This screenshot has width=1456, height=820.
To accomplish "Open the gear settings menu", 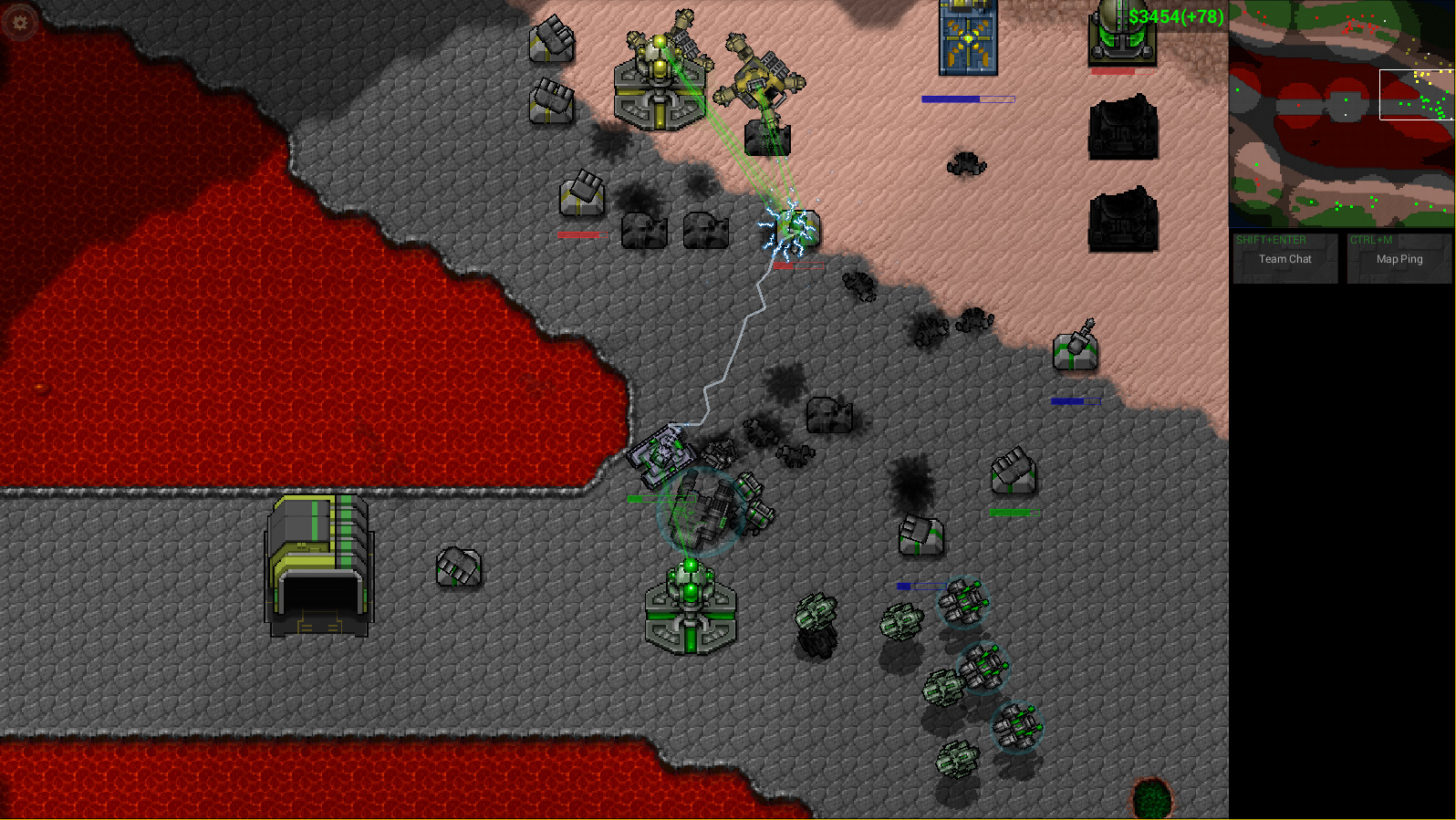I will tap(20, 22).
